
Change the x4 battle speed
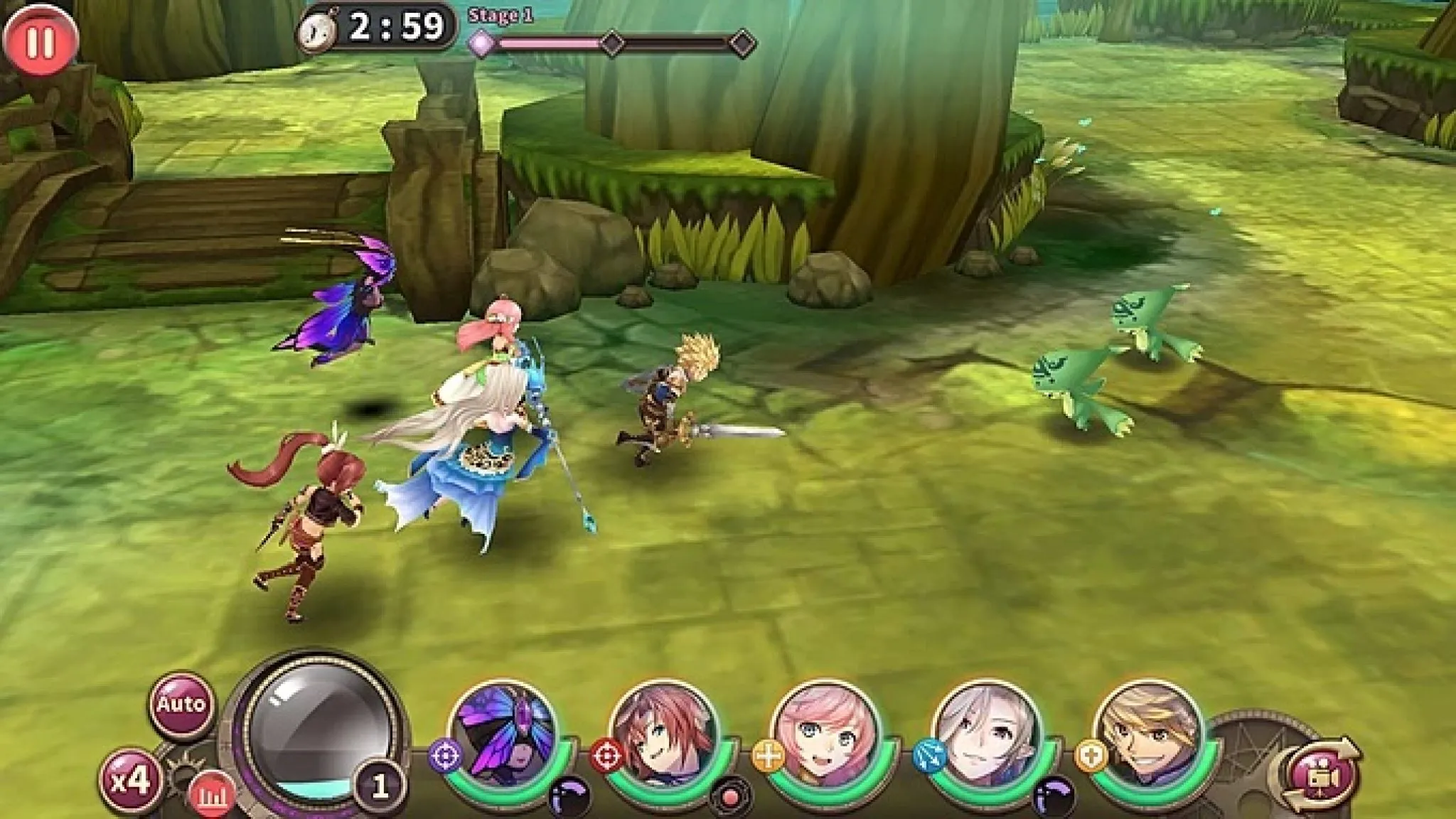(x=133, y=781)
